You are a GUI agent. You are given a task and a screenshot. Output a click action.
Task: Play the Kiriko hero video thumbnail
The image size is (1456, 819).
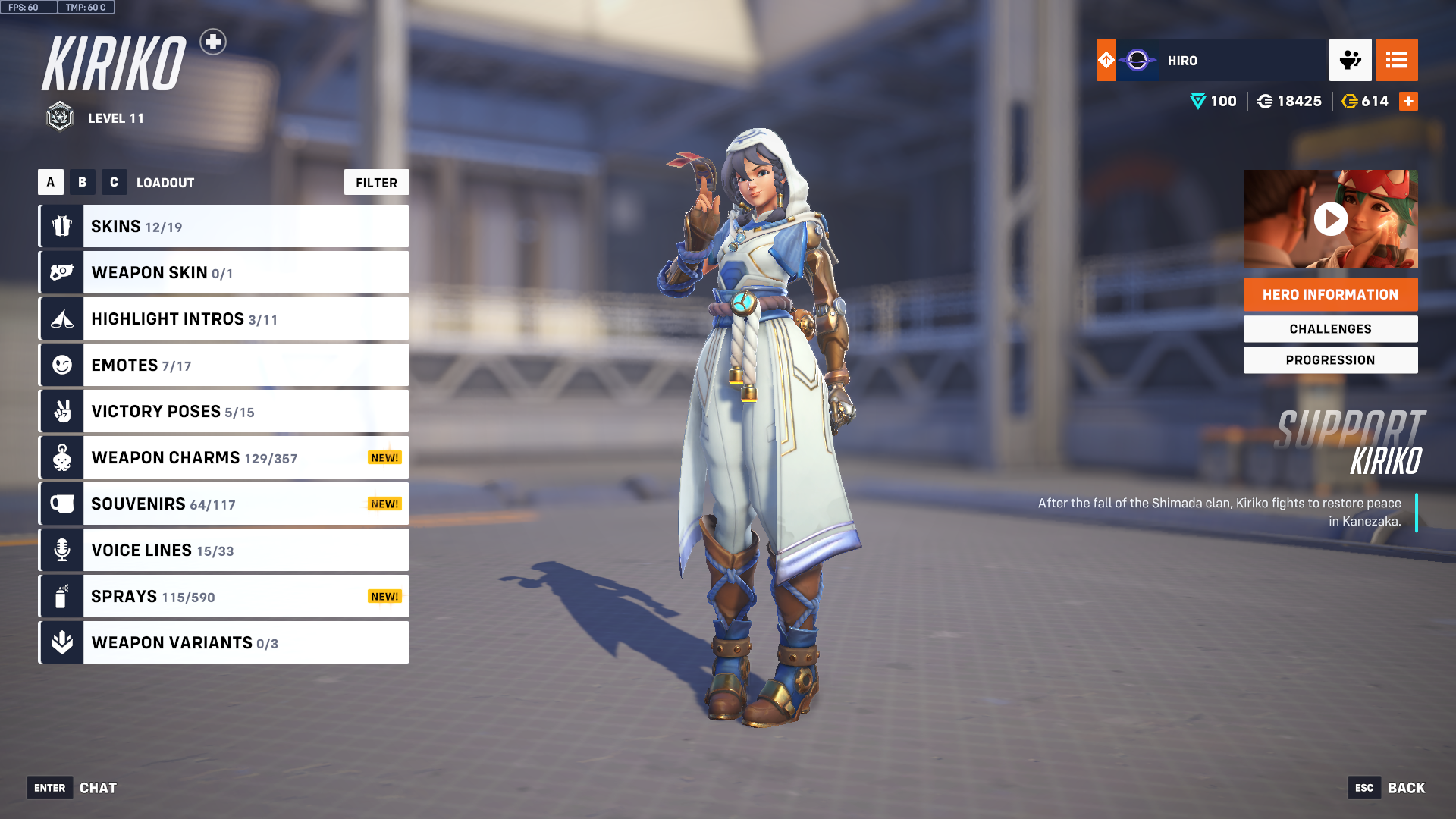[x=1330, y=219]
